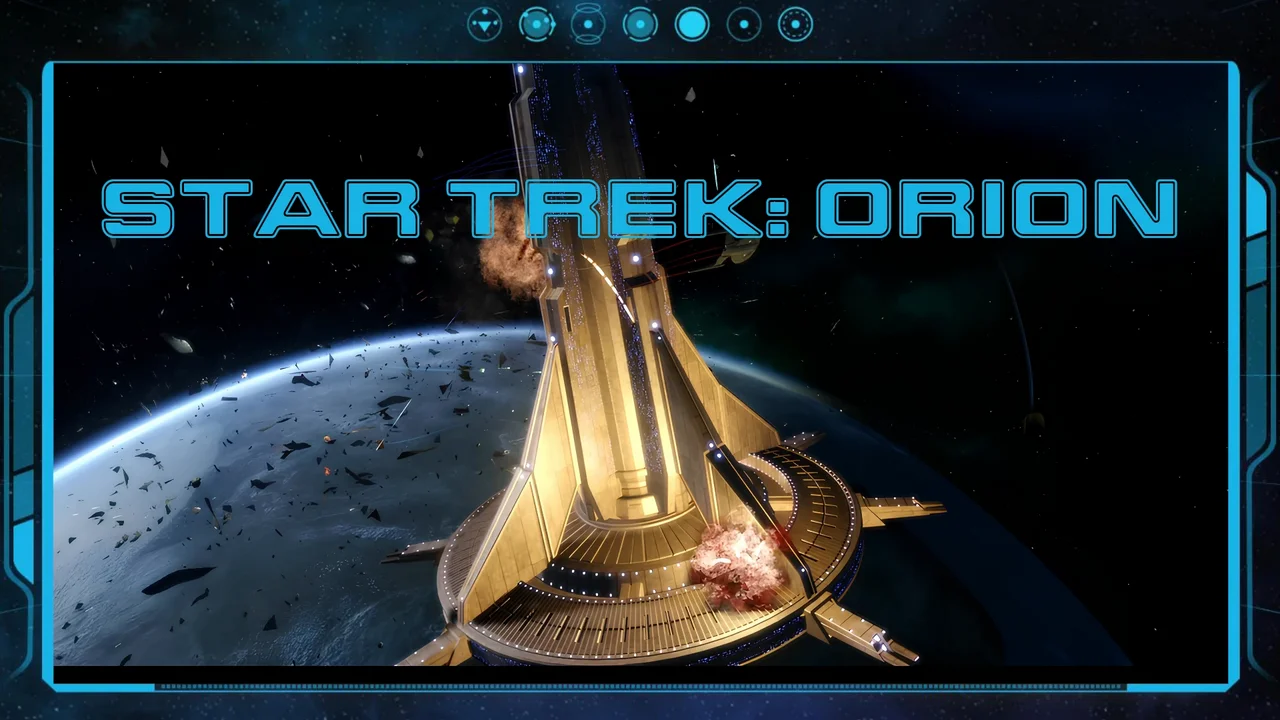Choose the dashed inner ring circle icon

[x=796, y=24]
